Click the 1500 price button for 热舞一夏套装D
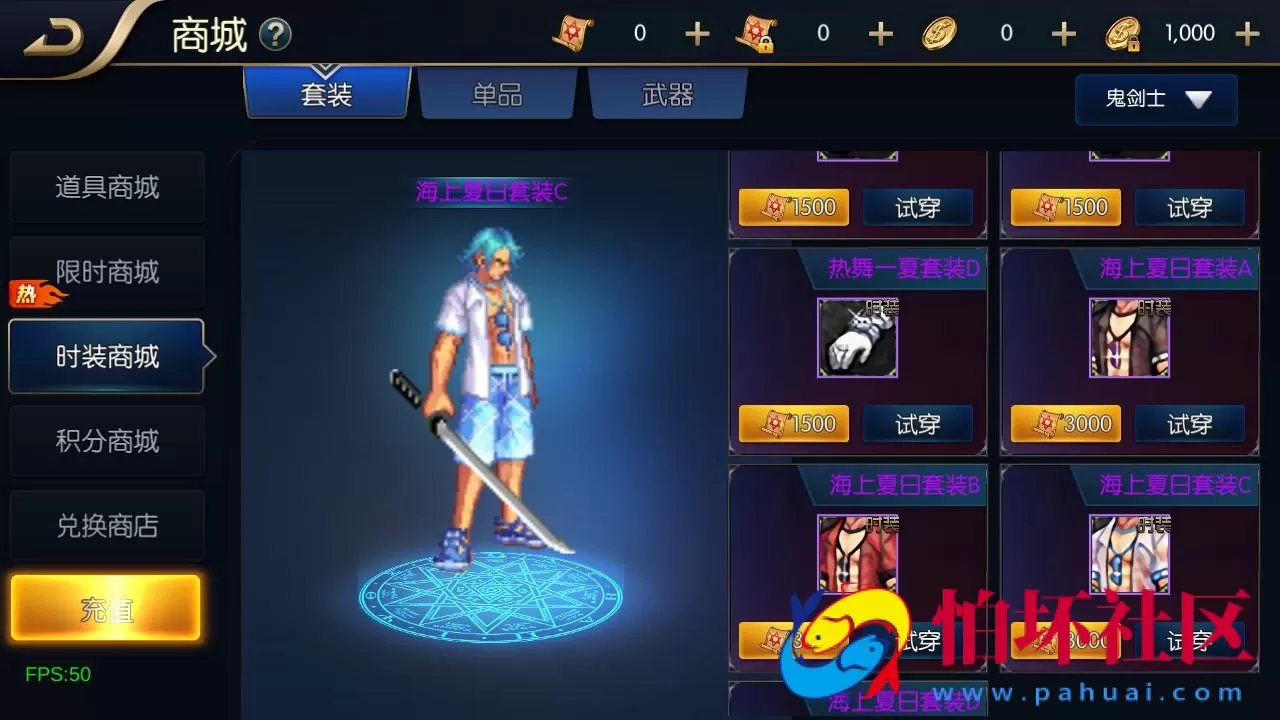 click(x=794, y=424)
